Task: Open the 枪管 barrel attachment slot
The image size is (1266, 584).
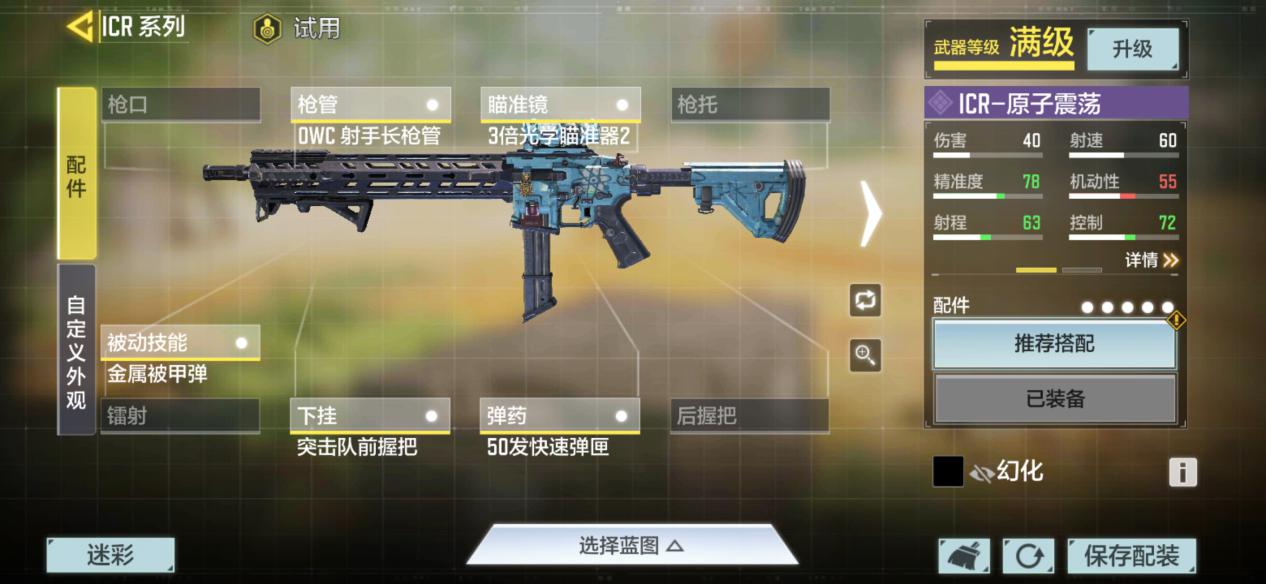Action: coord(370,104)
